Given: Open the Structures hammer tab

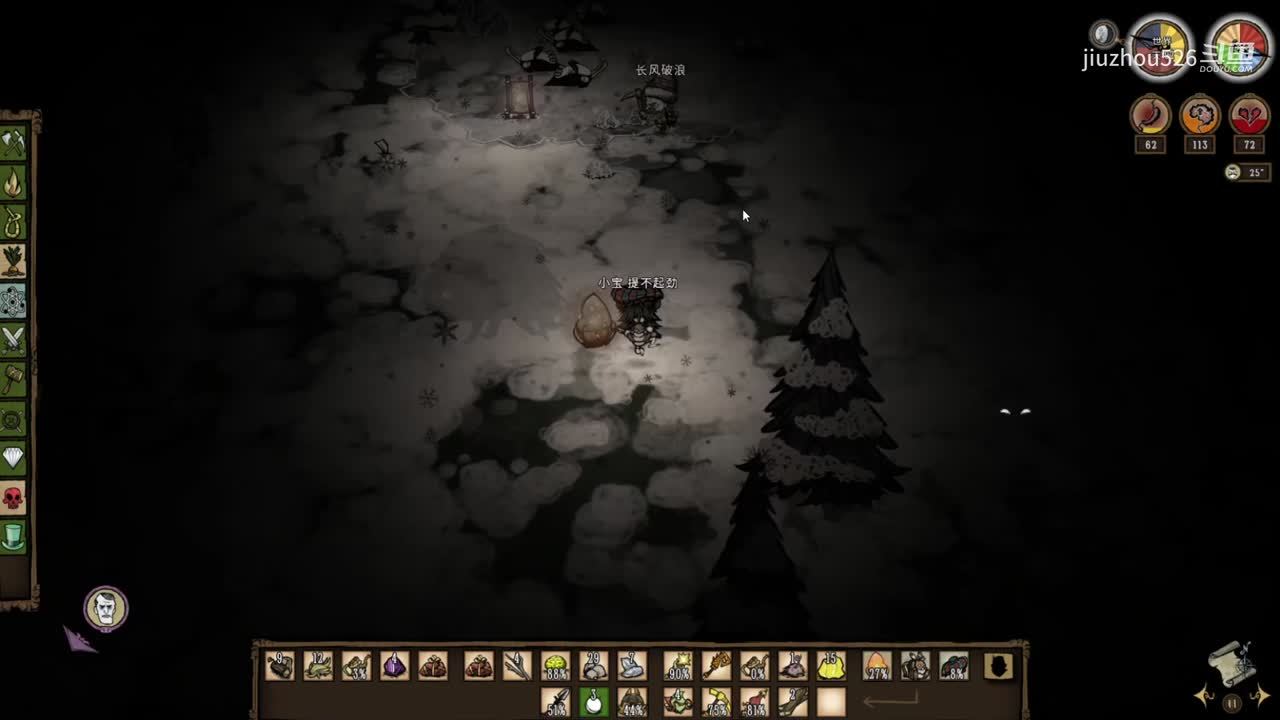Looking at the screenshot, I should tap(13, 379).
